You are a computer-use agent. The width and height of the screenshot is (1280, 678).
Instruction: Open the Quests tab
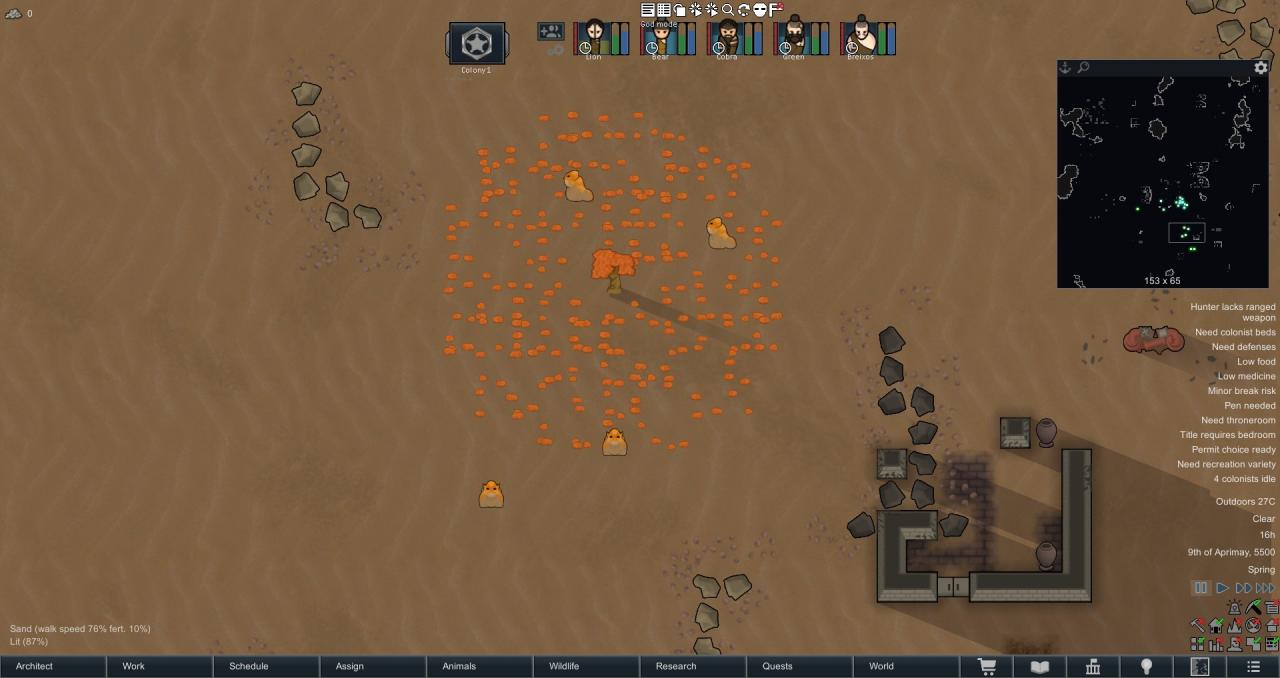[777, 666]
